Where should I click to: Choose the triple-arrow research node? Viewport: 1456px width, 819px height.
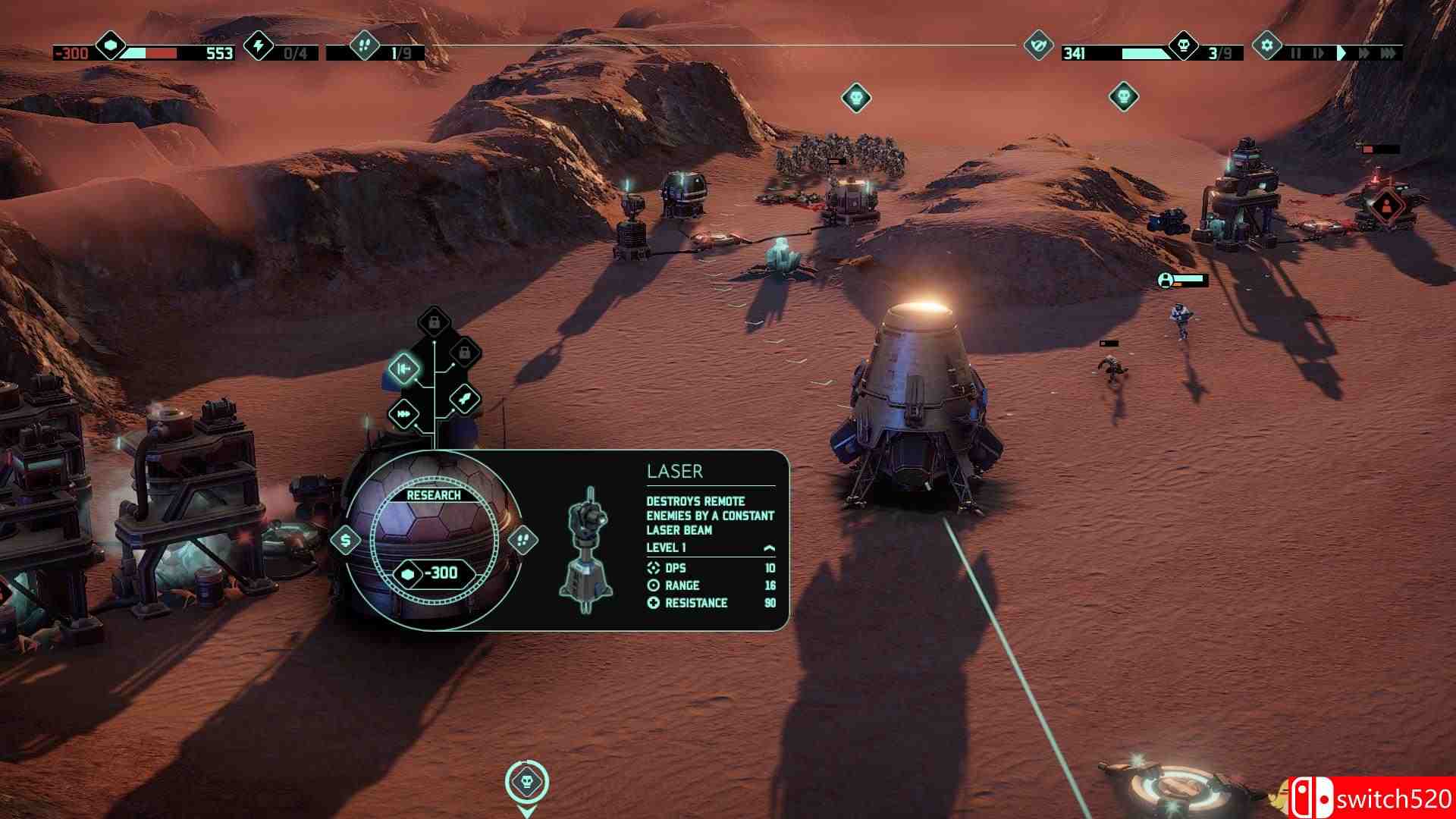coord(403,414)
